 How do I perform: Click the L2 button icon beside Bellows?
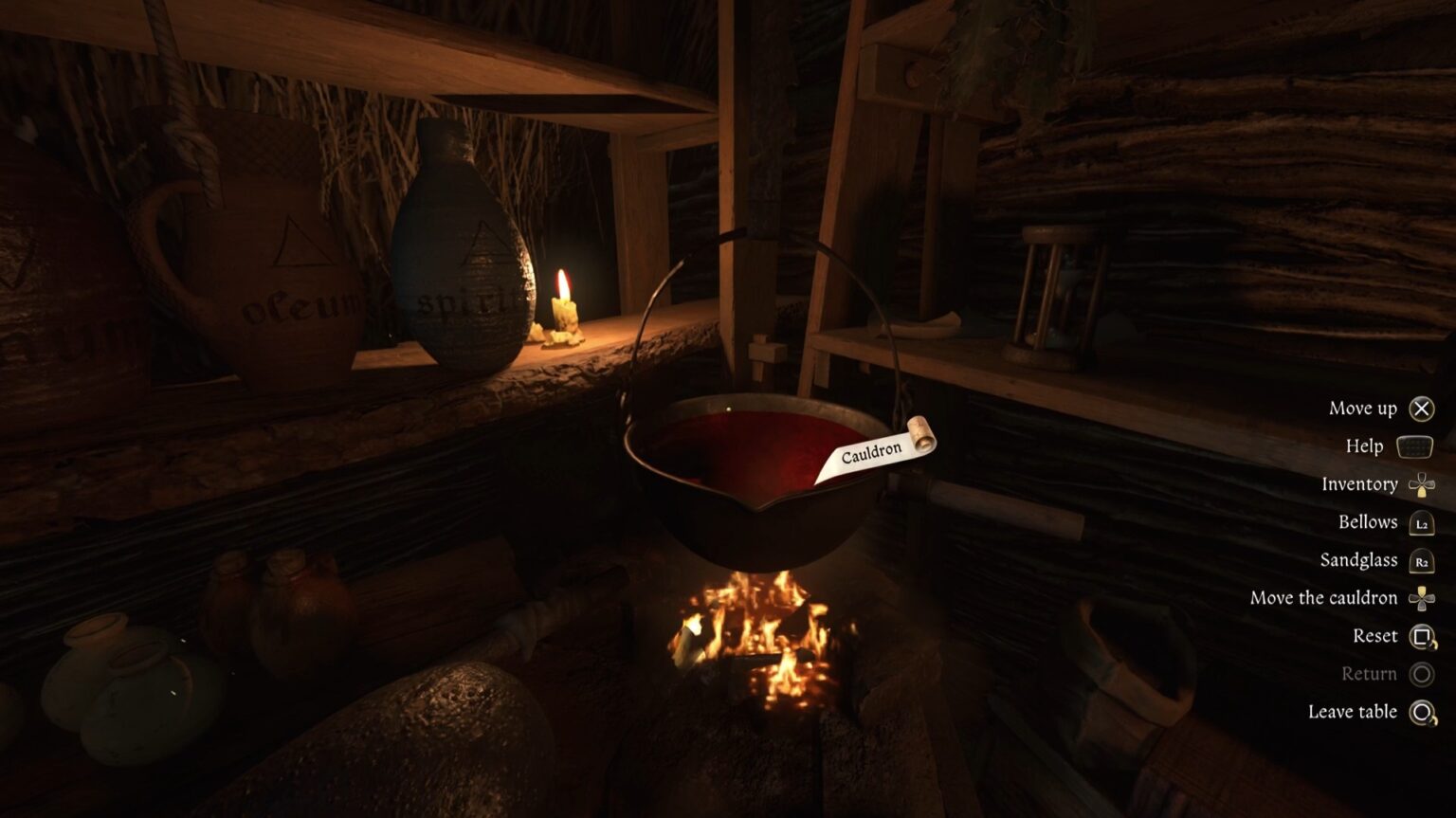tap(1422, 521)
